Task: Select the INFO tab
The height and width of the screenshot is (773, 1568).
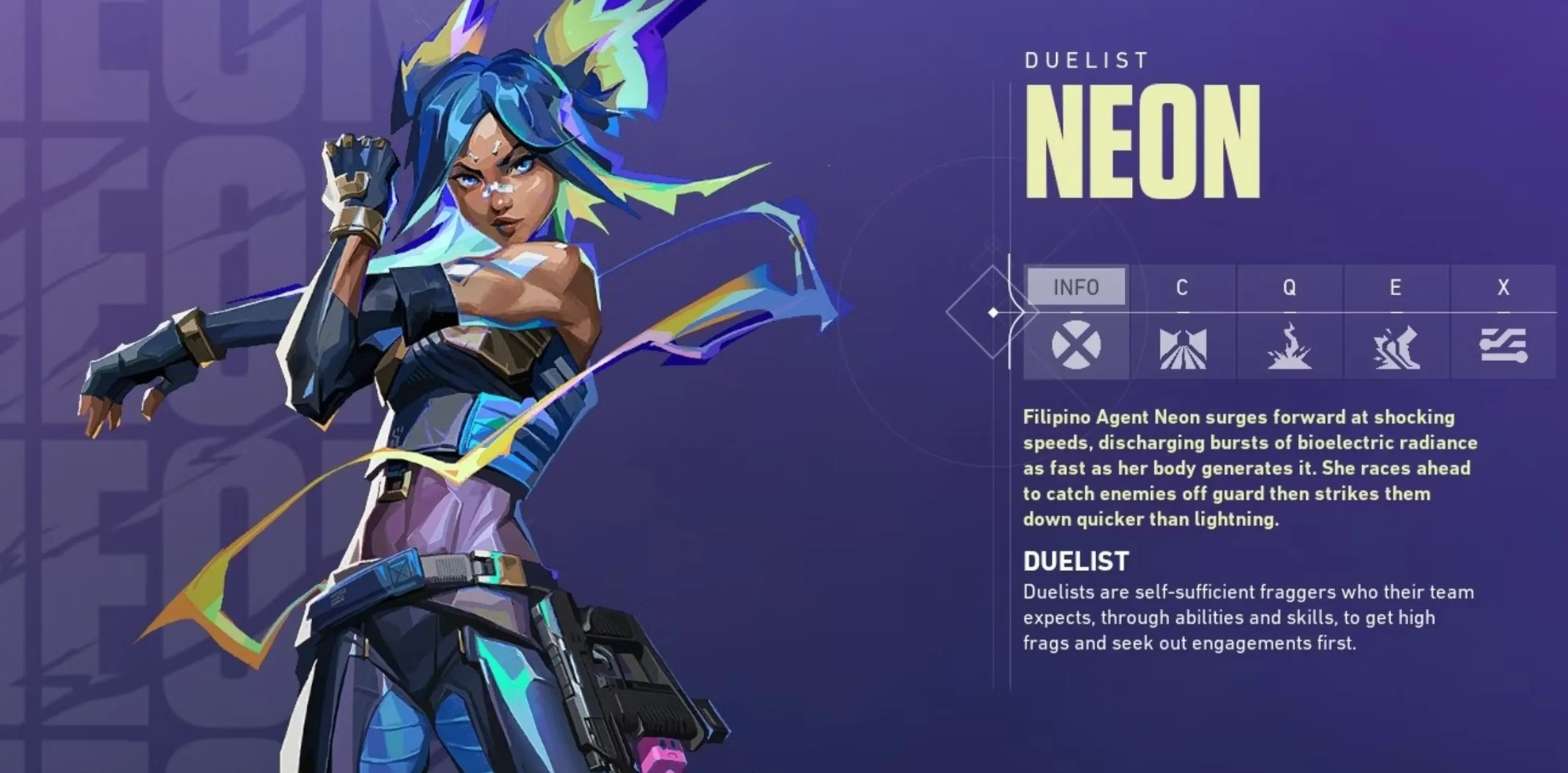Action: 1075,287
